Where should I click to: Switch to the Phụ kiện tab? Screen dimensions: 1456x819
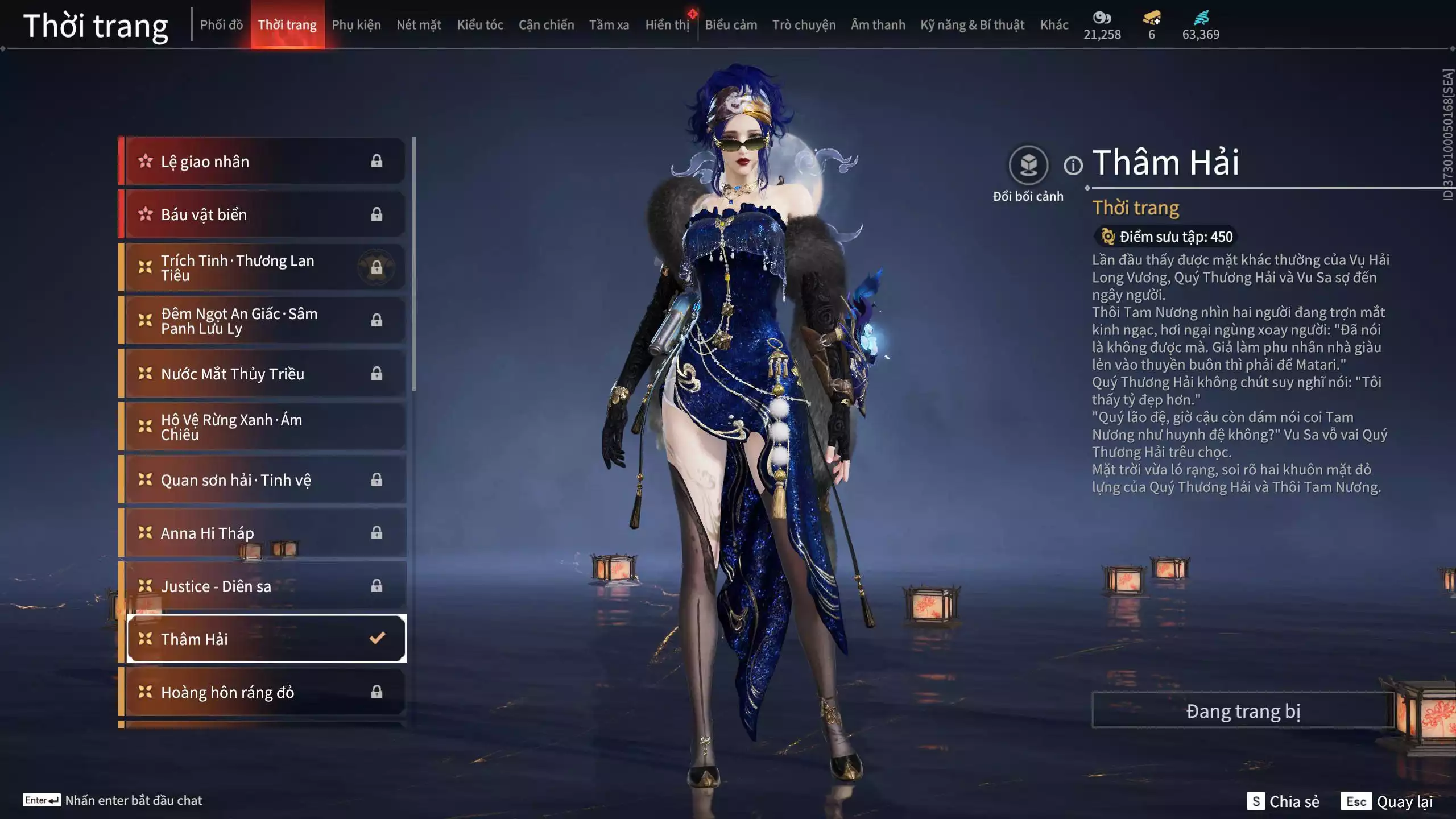point(357,24)
